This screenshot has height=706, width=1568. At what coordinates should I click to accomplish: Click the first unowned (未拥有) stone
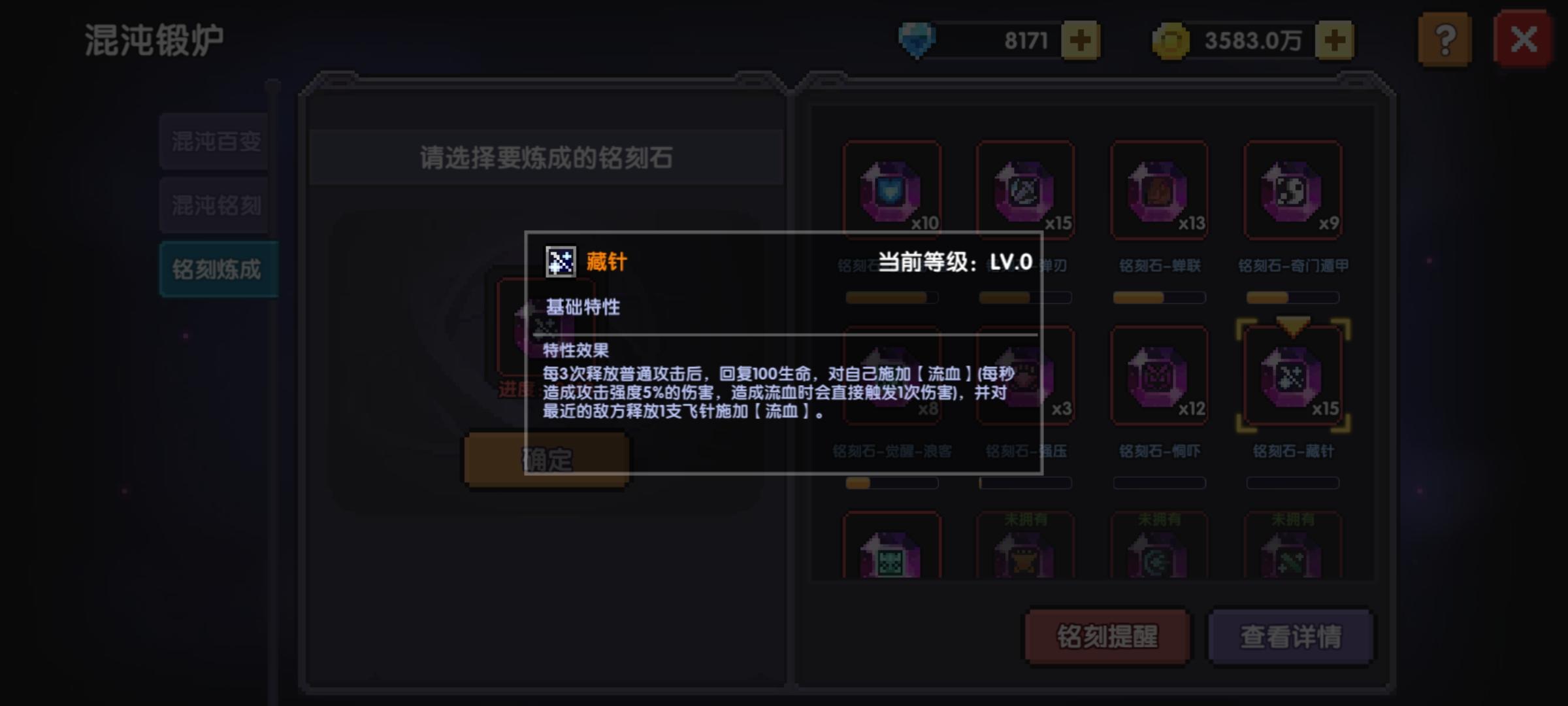click(x=1026, y=552)
